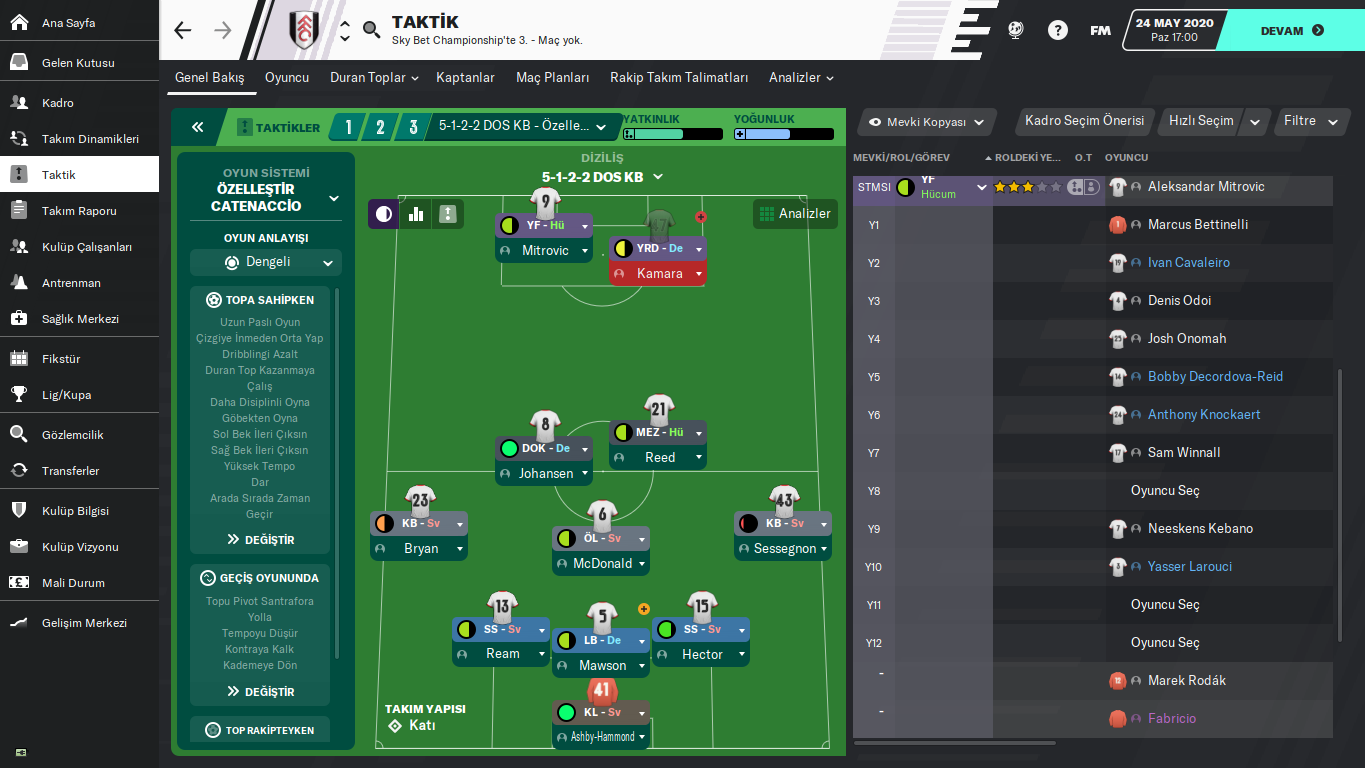The height and width of the screenshot is (768, 1365).
Task: Switch to the Oyuncu tab
Action: 287,78
